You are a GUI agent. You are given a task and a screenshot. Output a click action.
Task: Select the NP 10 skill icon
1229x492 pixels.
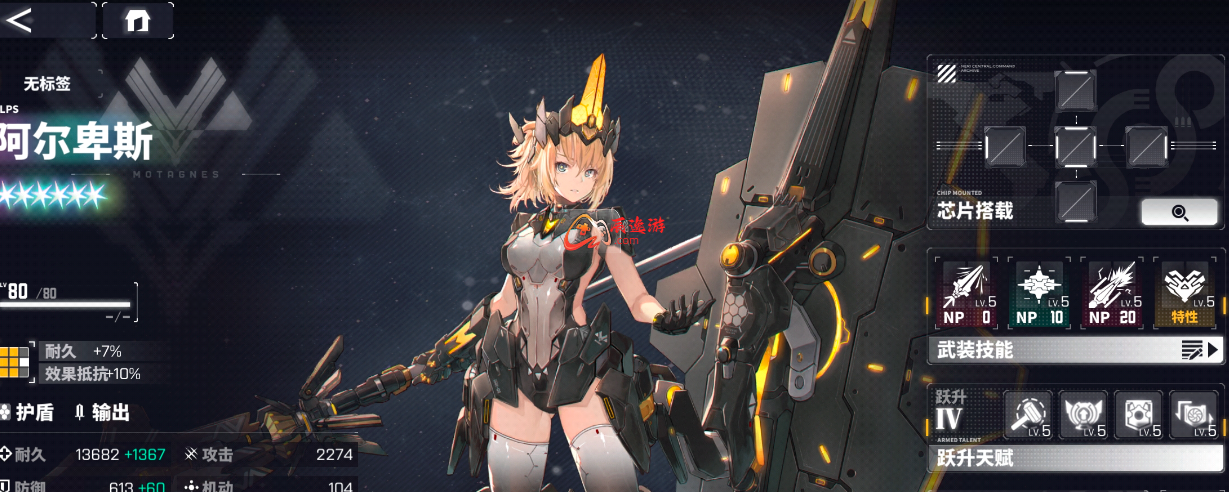[x=1039, y=294]
